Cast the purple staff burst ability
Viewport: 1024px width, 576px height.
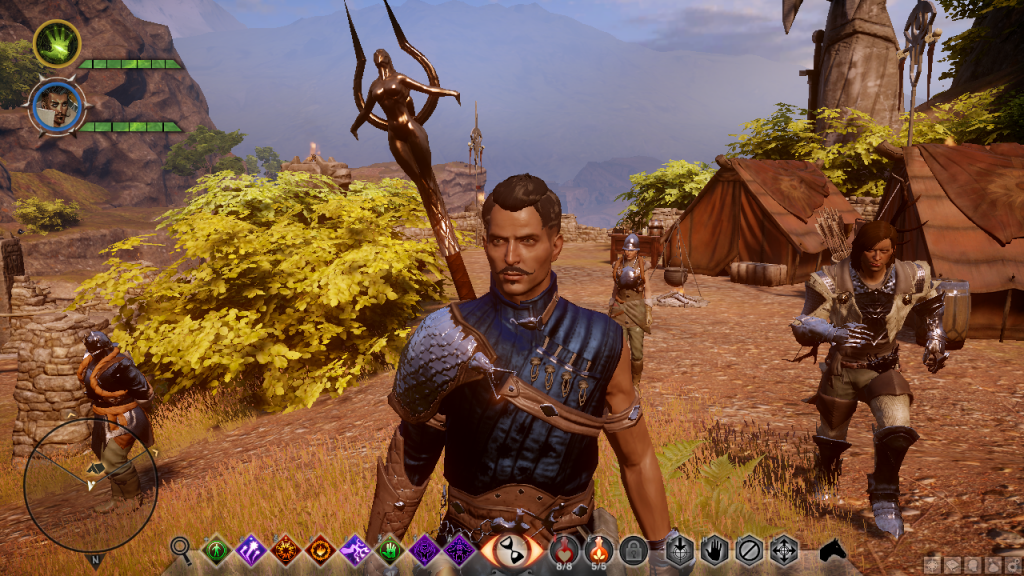click(250, 549)
